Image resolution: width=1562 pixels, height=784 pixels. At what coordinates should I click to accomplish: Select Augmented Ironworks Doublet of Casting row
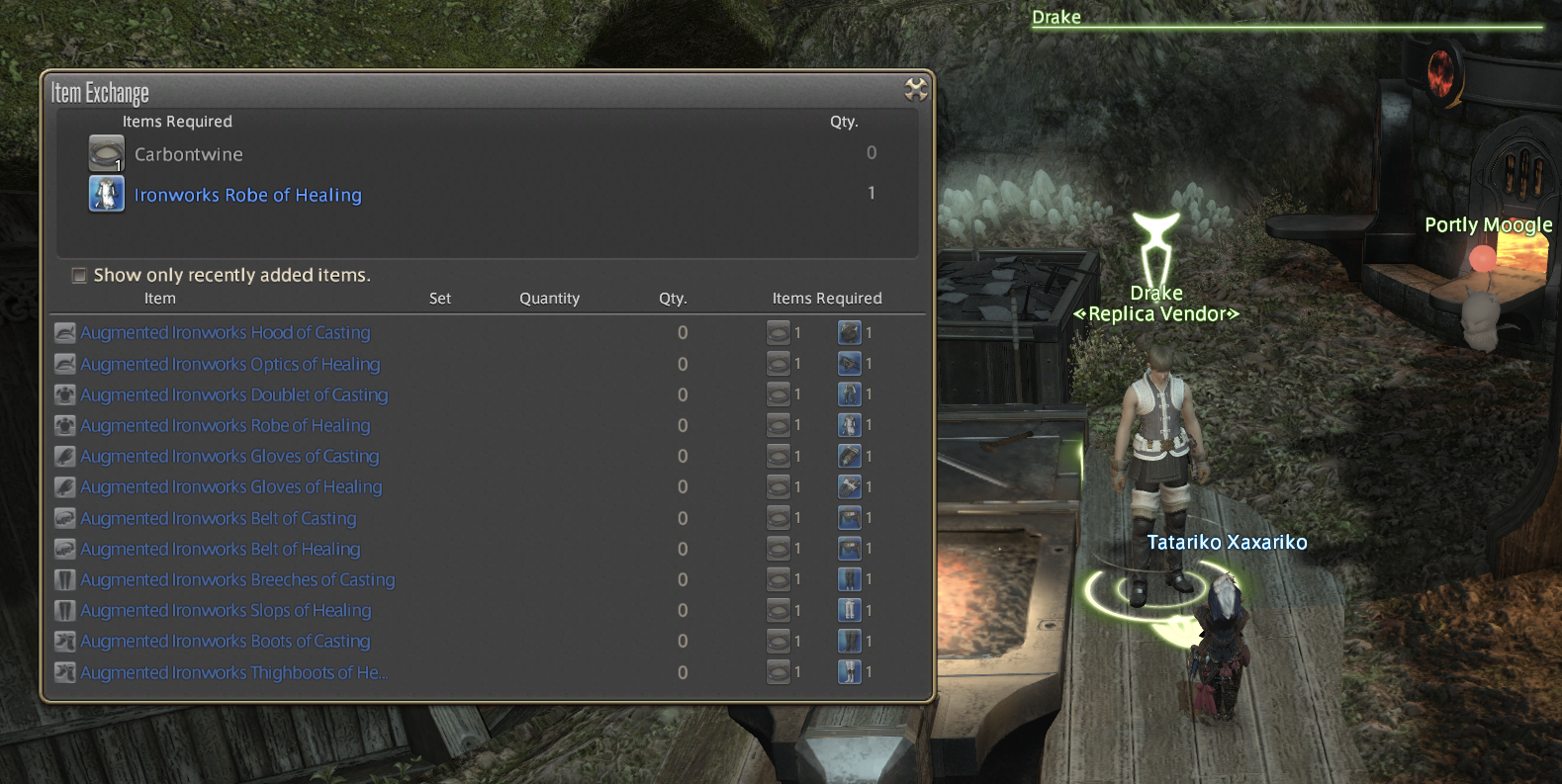click(233, 395)
